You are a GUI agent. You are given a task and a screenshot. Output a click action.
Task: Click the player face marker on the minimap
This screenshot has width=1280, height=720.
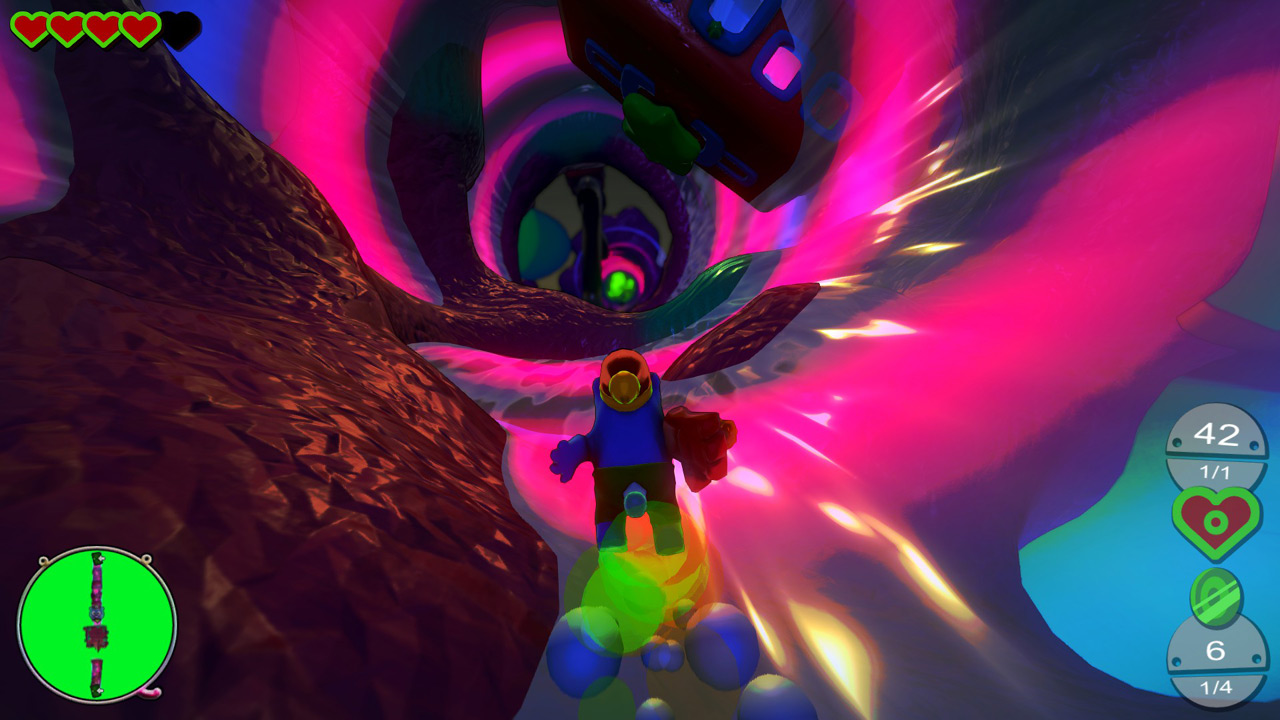[x=96, y=613]
